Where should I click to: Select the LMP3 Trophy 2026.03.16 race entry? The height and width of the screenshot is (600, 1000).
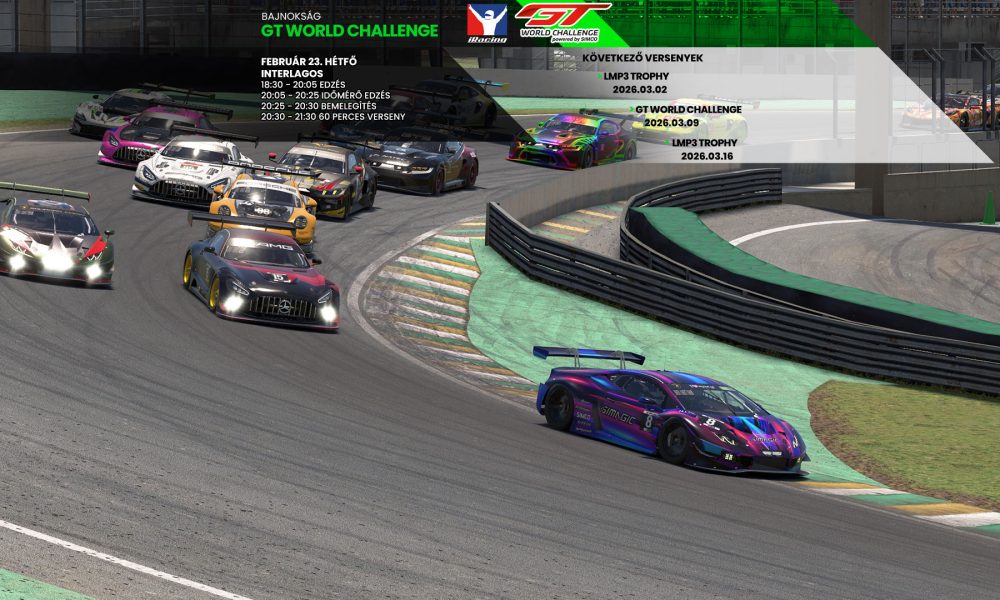coord(709,149)
